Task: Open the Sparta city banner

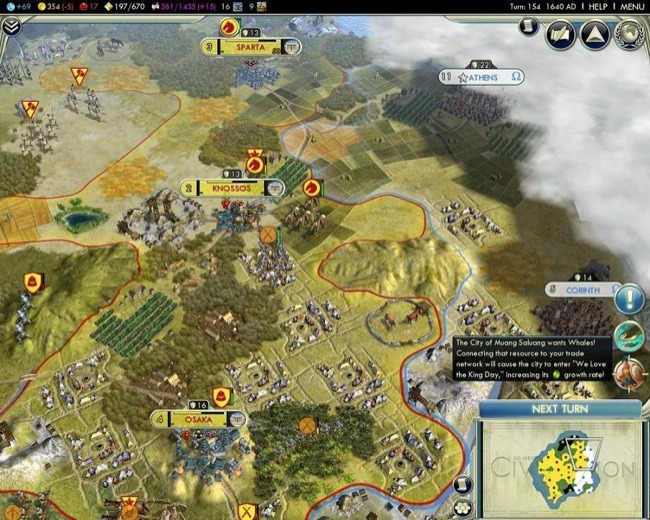Action: click(250, 46)
